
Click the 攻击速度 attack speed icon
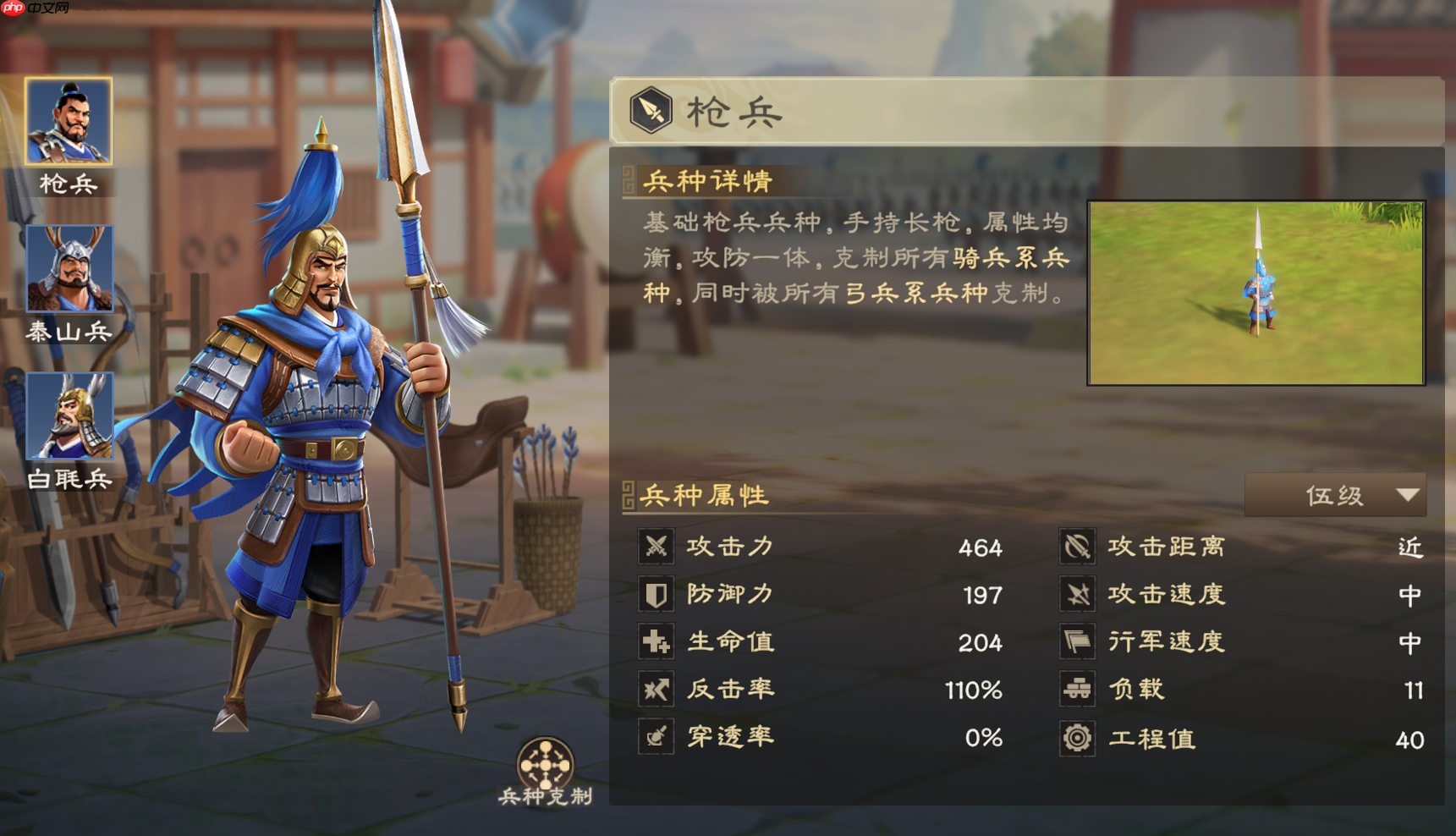[x=1076, y=594]
